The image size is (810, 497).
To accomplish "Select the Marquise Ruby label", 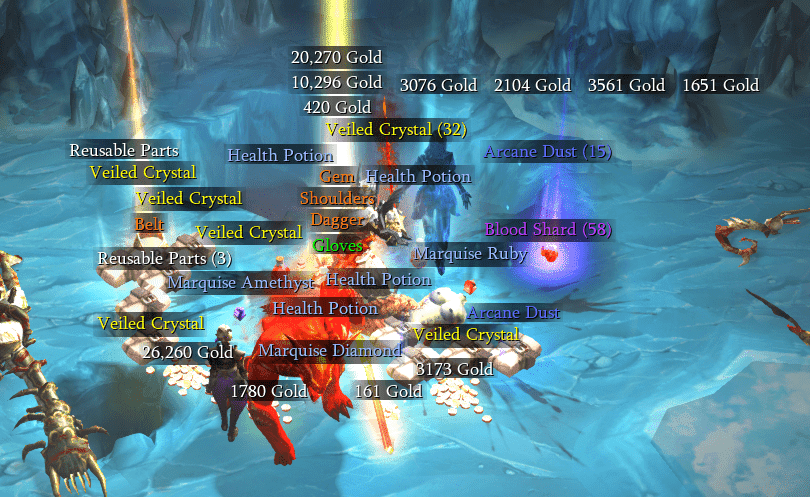I will 470,254.
